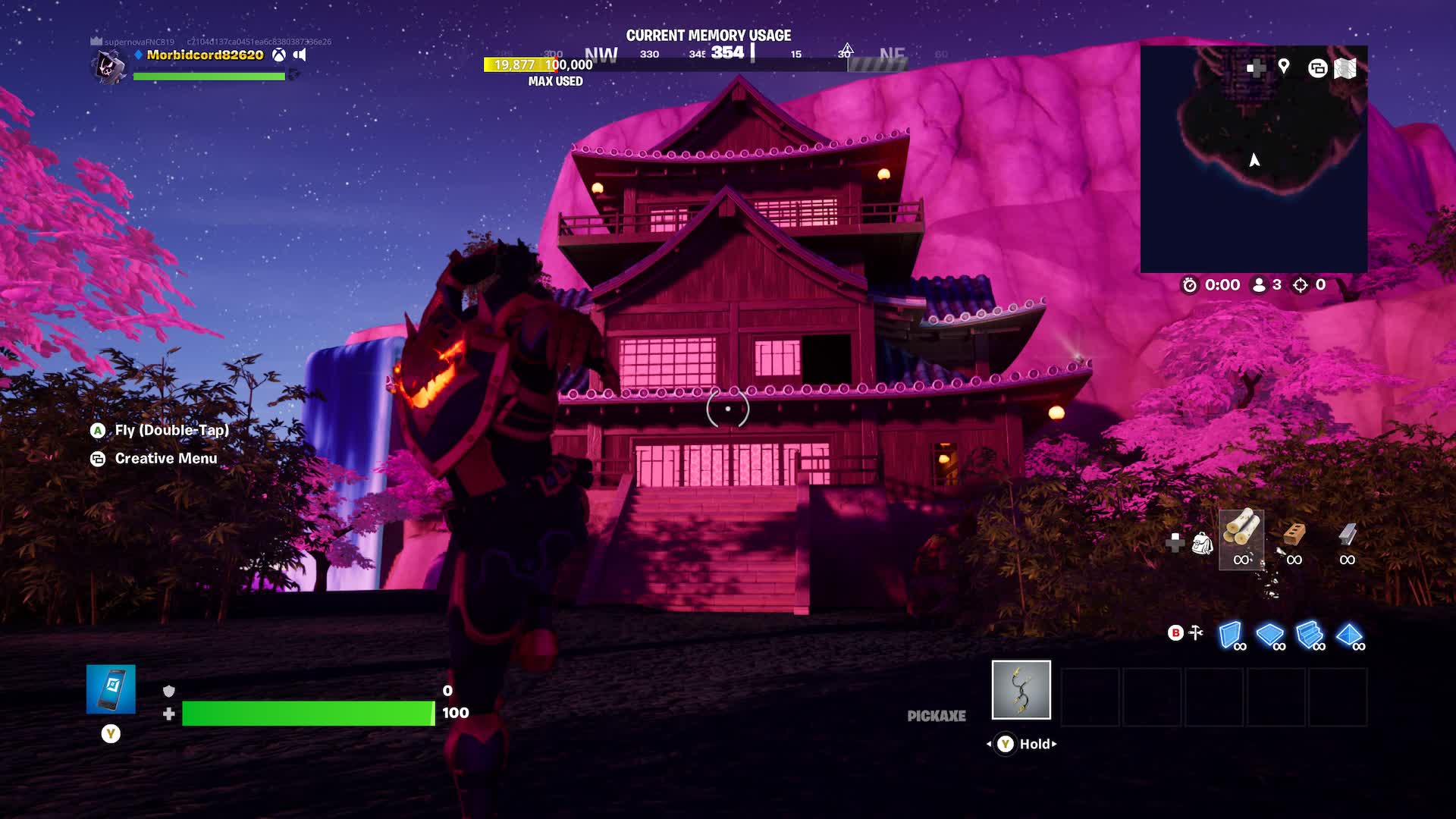Image resolution: width=1456 pixels, height=819 pixels.
Task: Select the map pin marker icon
Action: (x=1284, y=67)
